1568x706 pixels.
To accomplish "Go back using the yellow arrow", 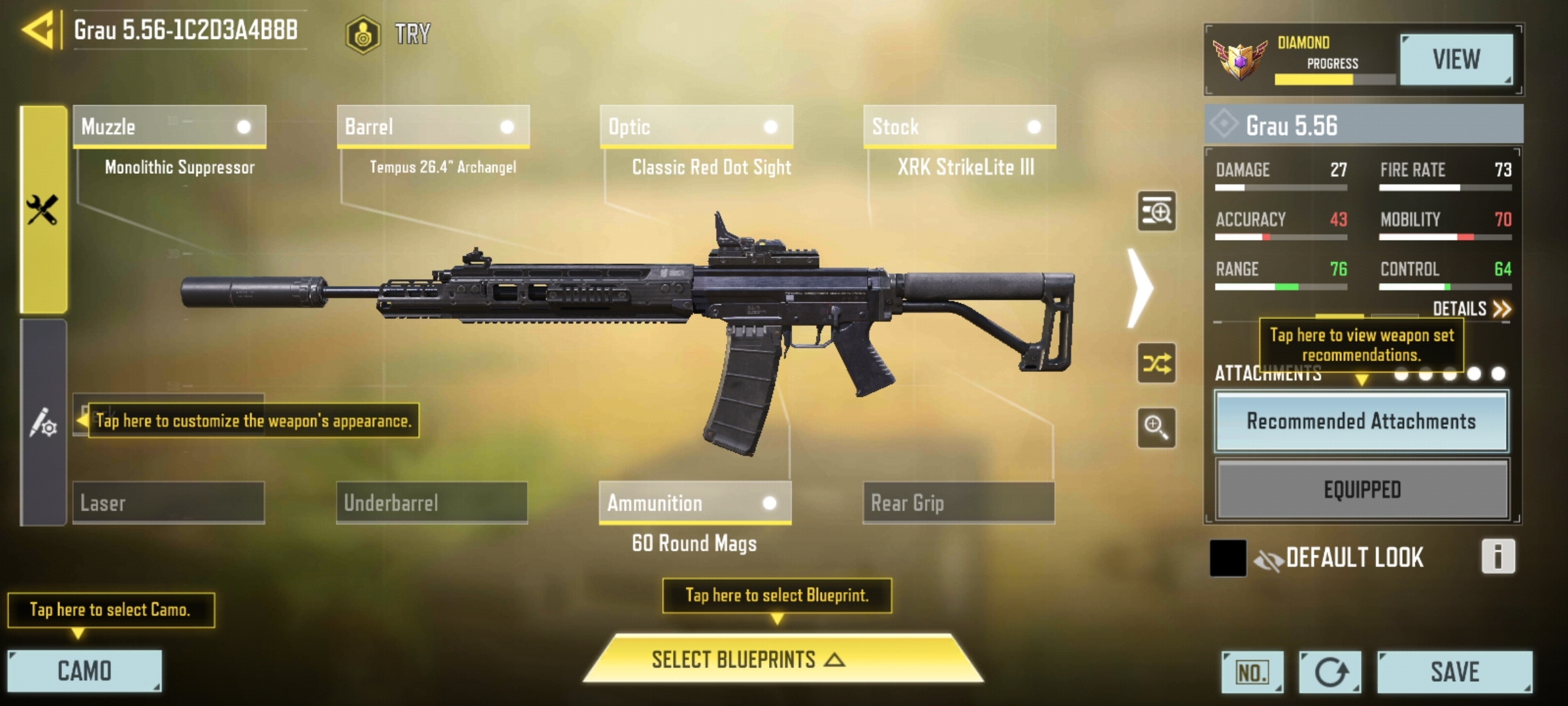I will [x=39, y=30].
